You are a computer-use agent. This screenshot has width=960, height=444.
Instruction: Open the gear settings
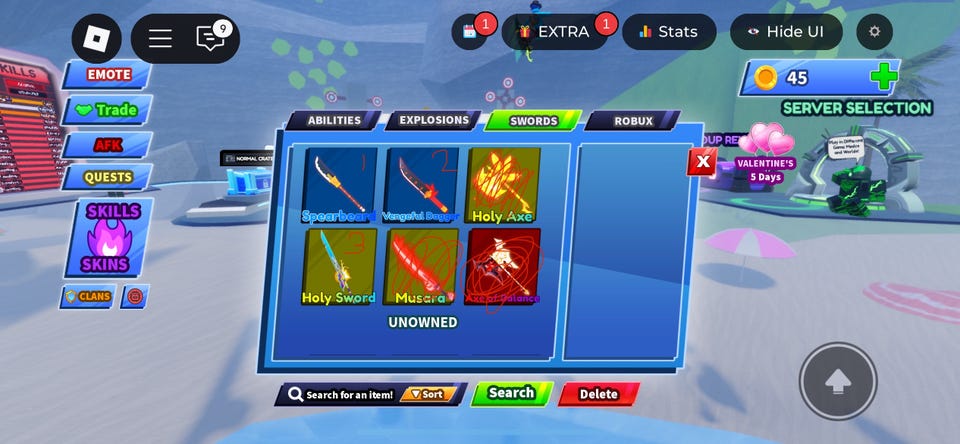(875, 32)
